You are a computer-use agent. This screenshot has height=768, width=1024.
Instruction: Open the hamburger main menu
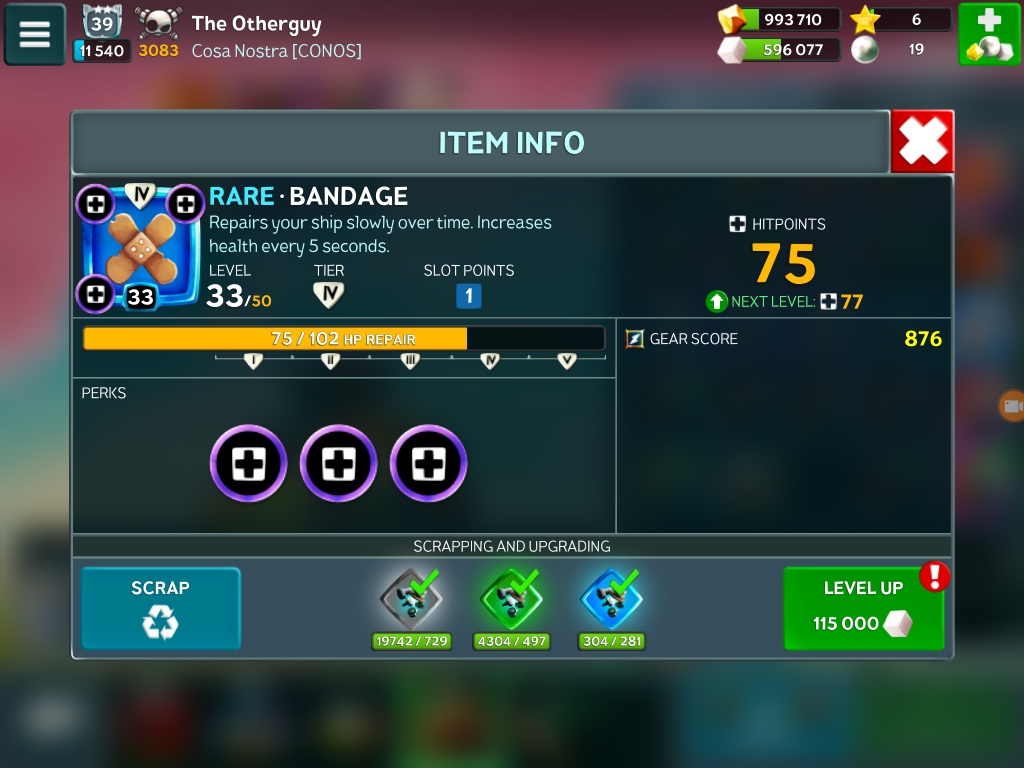coord(35,34)
